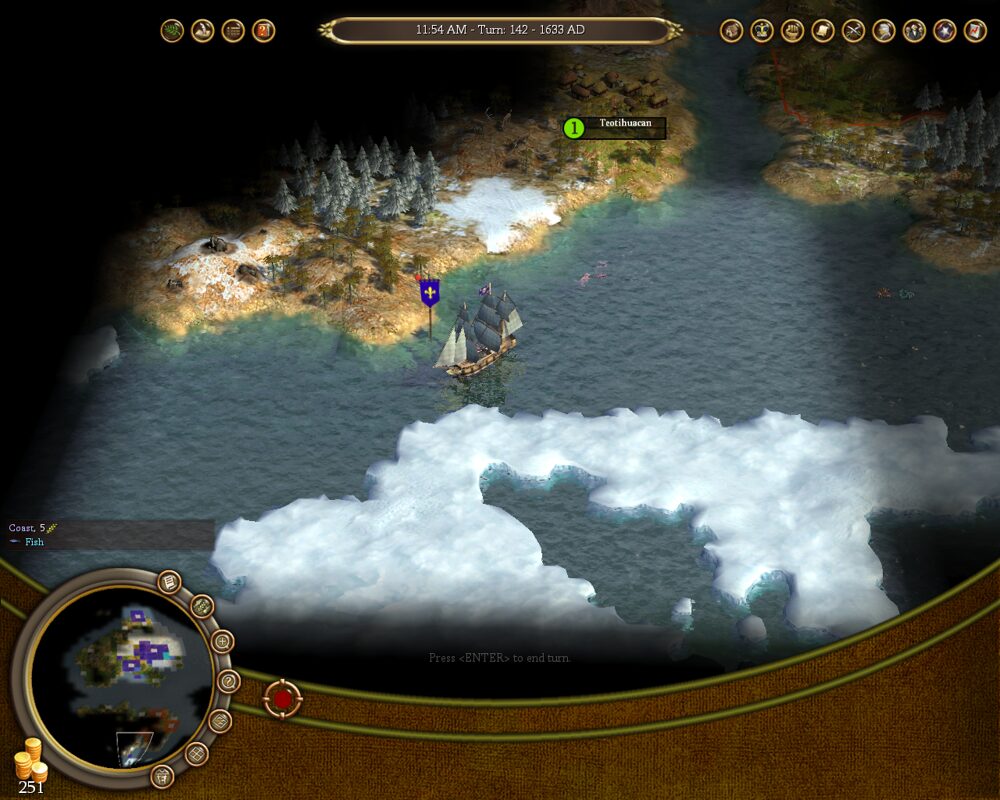Open the red line chart screen
1000x800 pixels.
coord(975,31)
